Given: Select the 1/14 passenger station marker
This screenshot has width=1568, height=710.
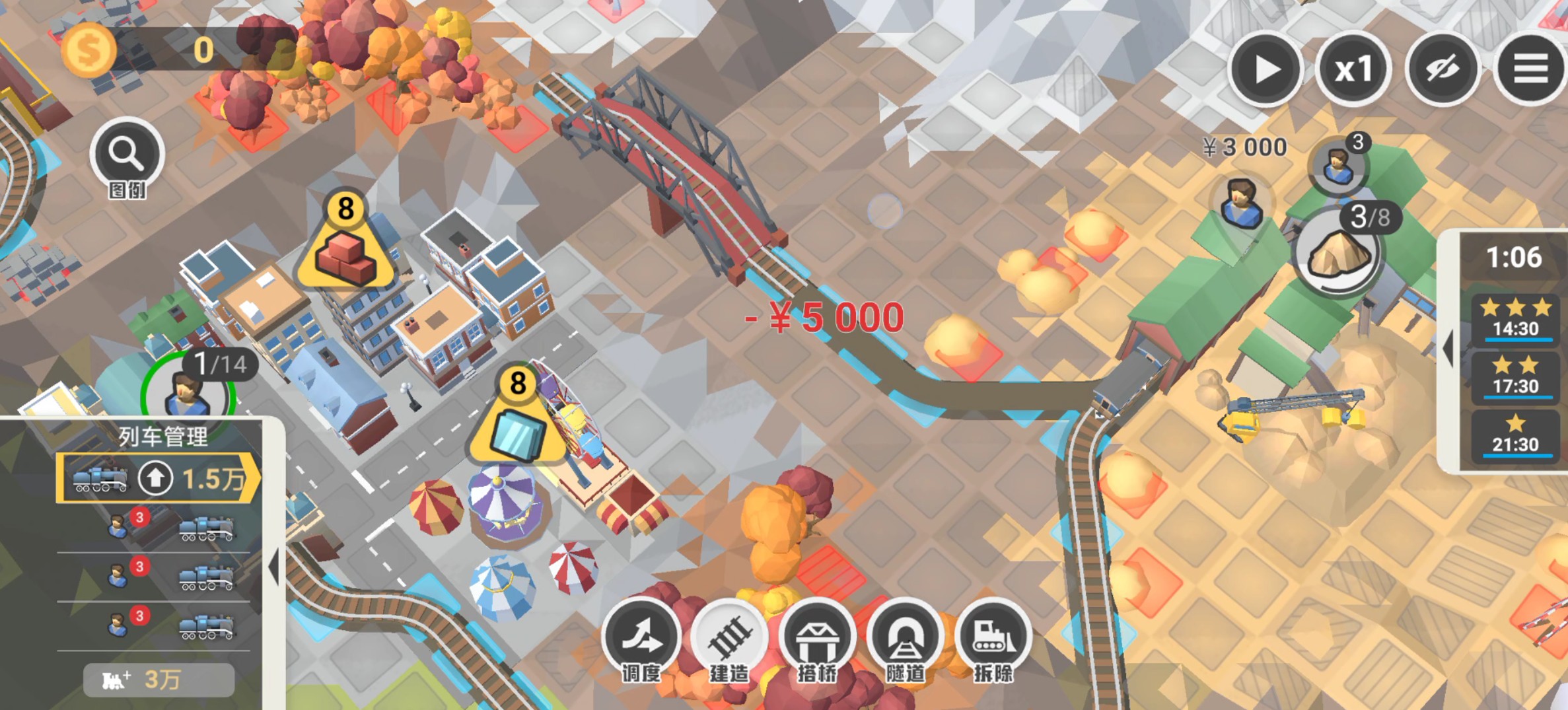Looking at the screenshot, I should [x=188, y=393].
